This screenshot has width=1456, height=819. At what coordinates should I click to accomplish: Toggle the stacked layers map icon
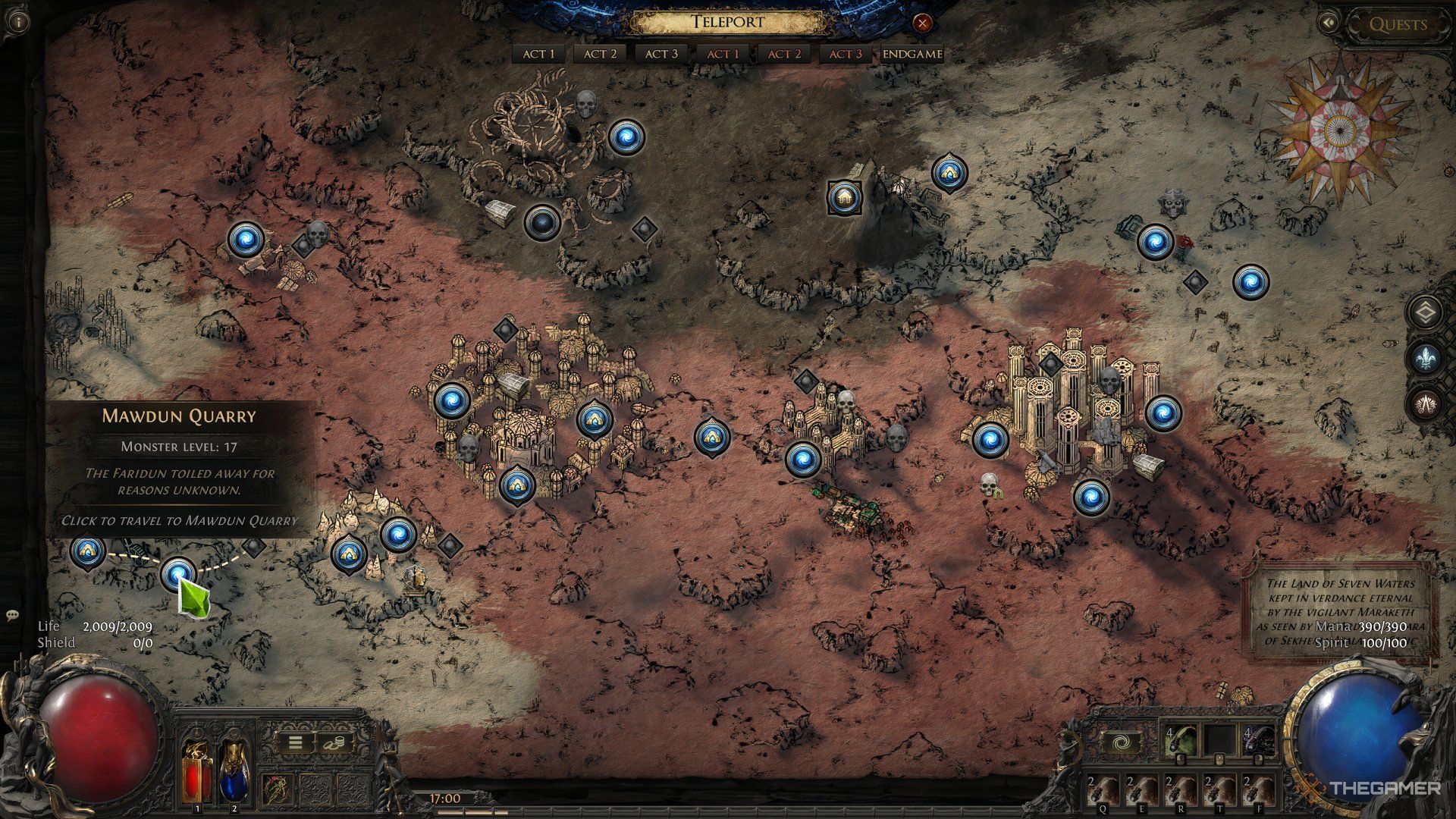[x=1426, y=312]
